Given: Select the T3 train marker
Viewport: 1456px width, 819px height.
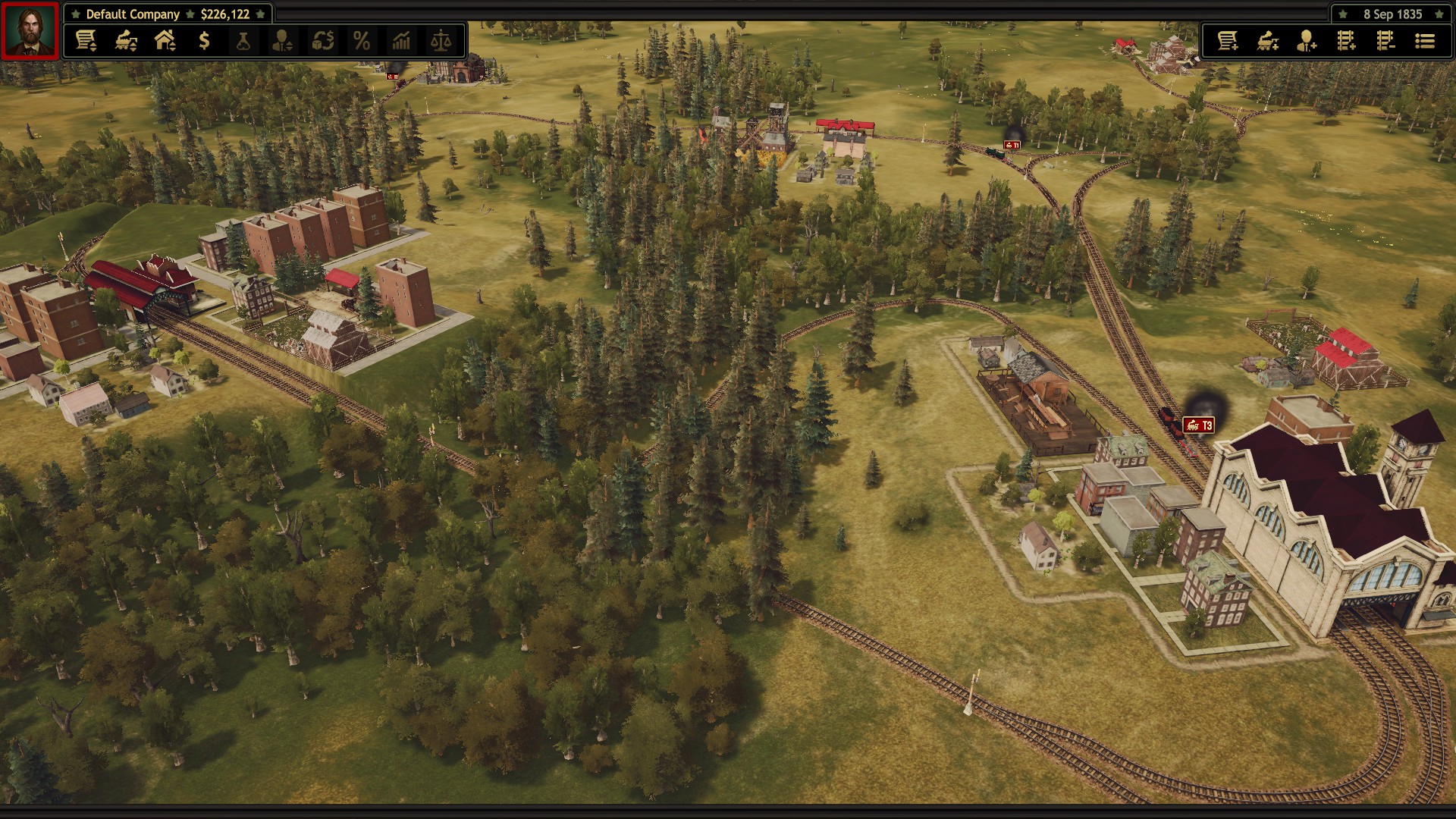Looking at the screenshot, I should tap(1199, 425).
